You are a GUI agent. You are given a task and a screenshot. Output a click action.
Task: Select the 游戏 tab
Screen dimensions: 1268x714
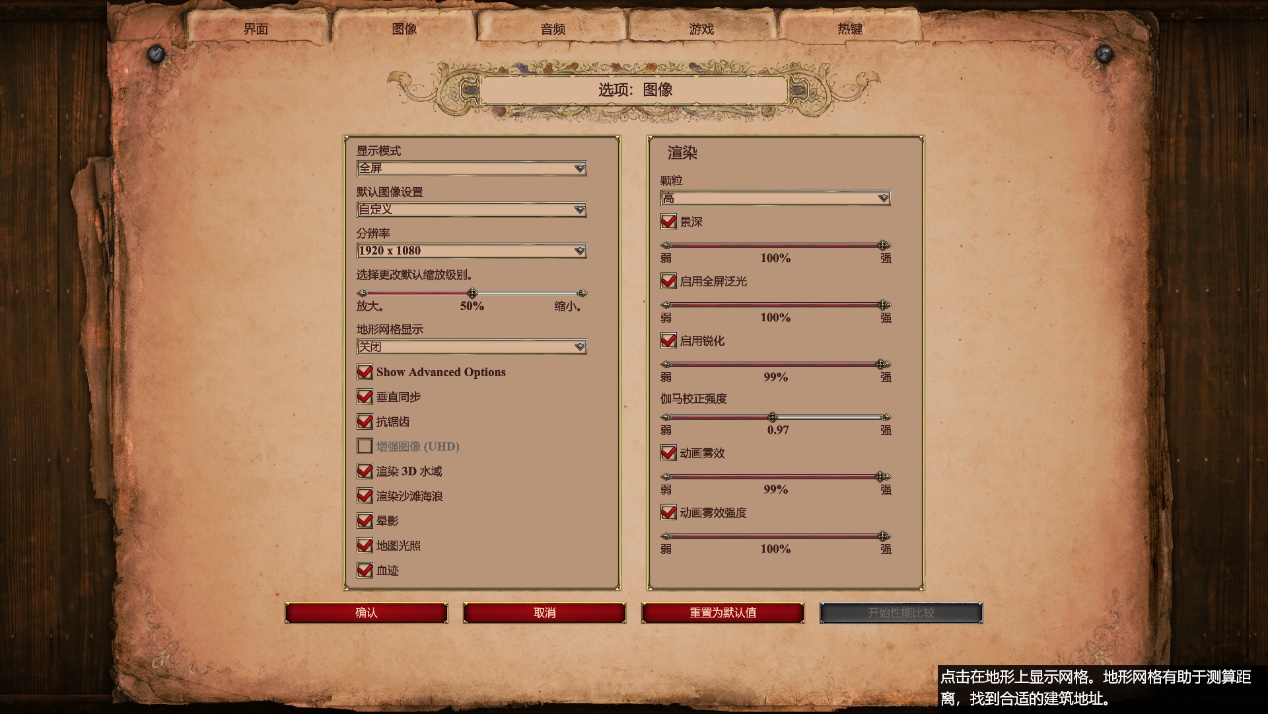pos(701,29)
